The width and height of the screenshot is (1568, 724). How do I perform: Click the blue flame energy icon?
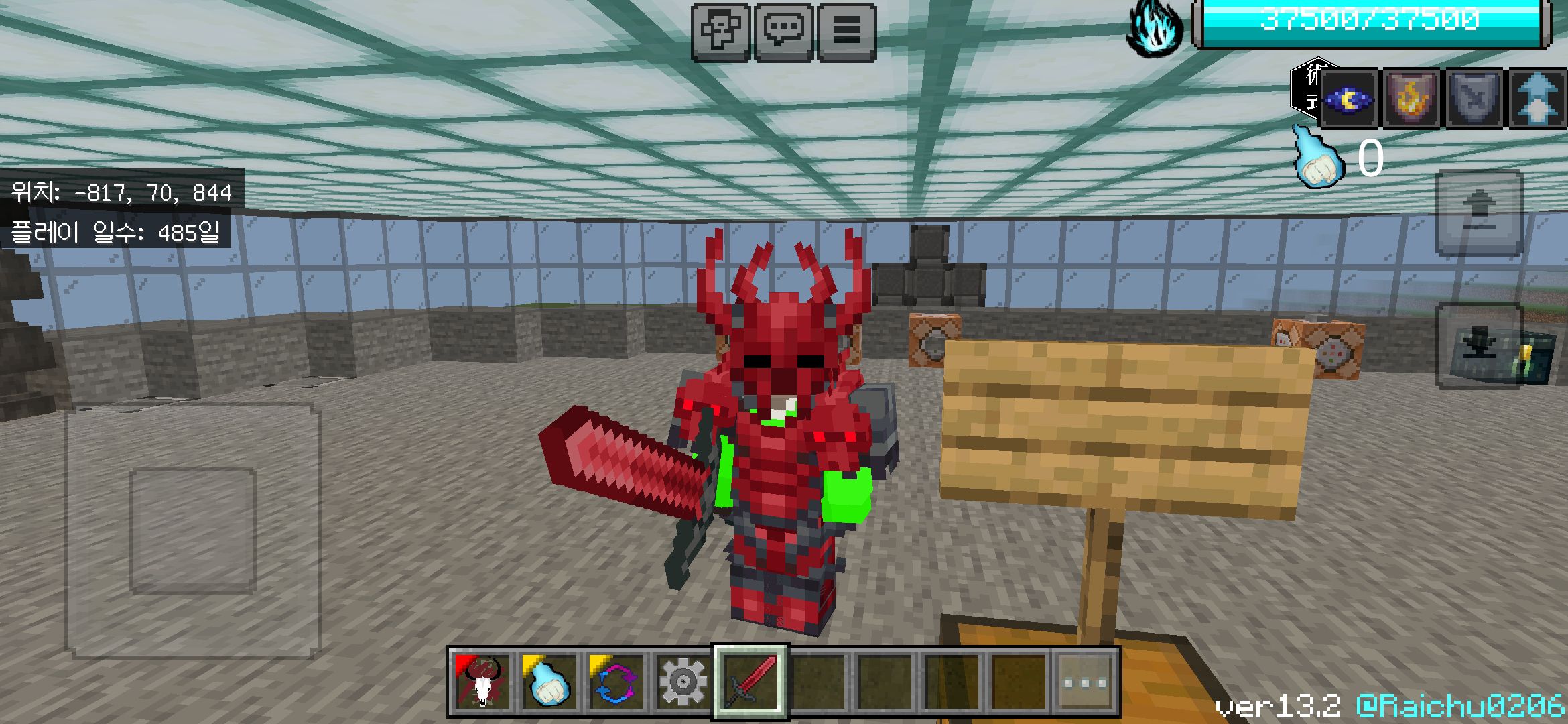tap(1154, 28)
